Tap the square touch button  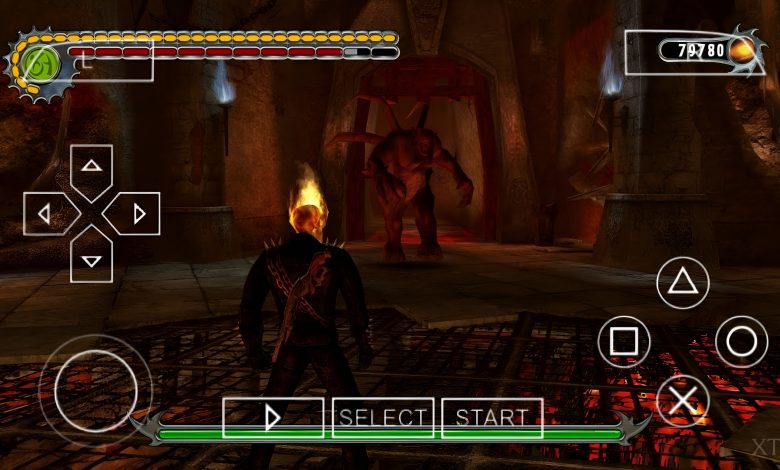click(x=623, y=342)
